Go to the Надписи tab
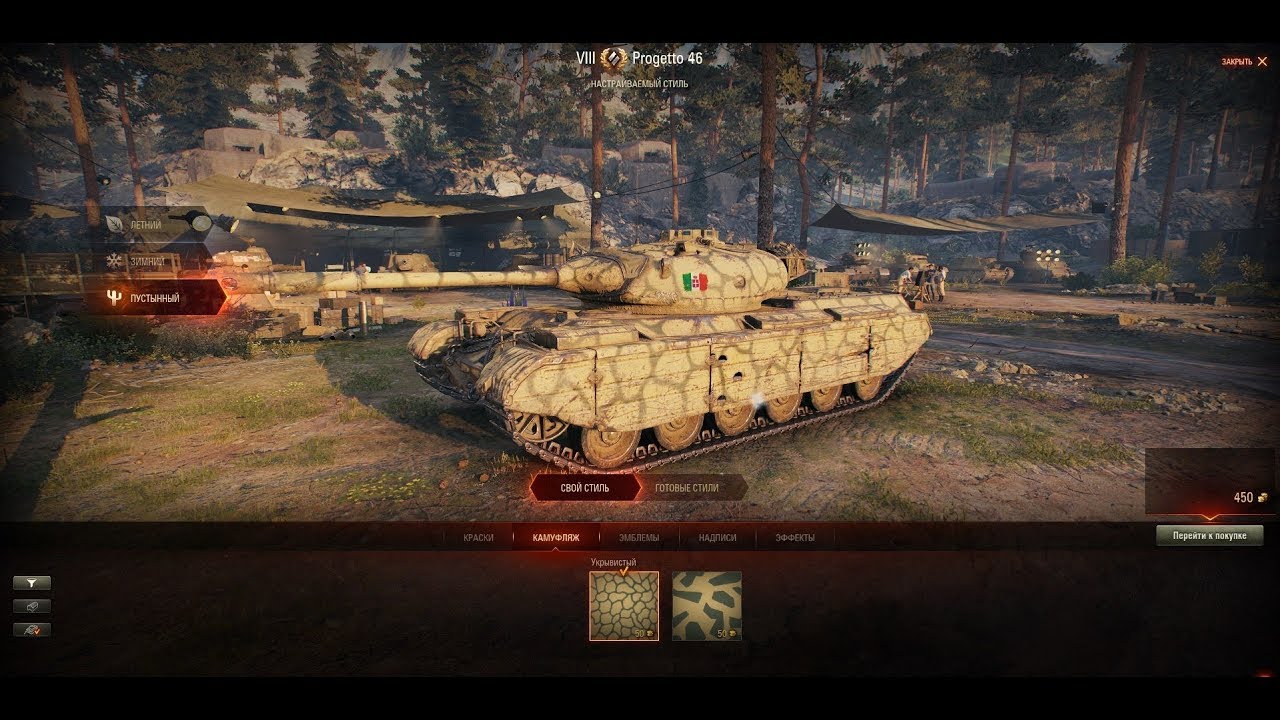Image resolution: width=1280 pixels, height=720 pixels. click(x=717, y=538)
